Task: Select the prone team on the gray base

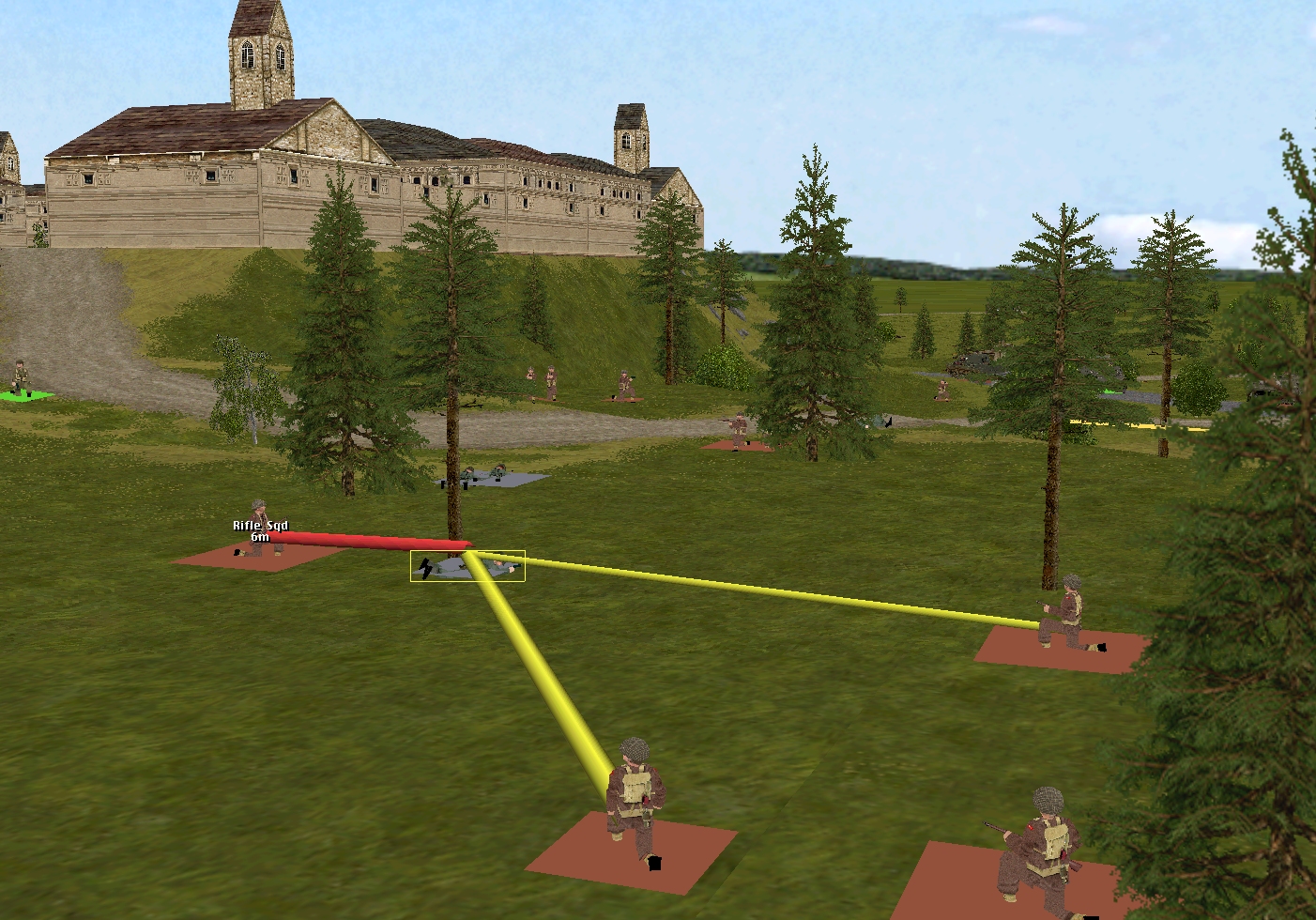Action: [493, 475]
